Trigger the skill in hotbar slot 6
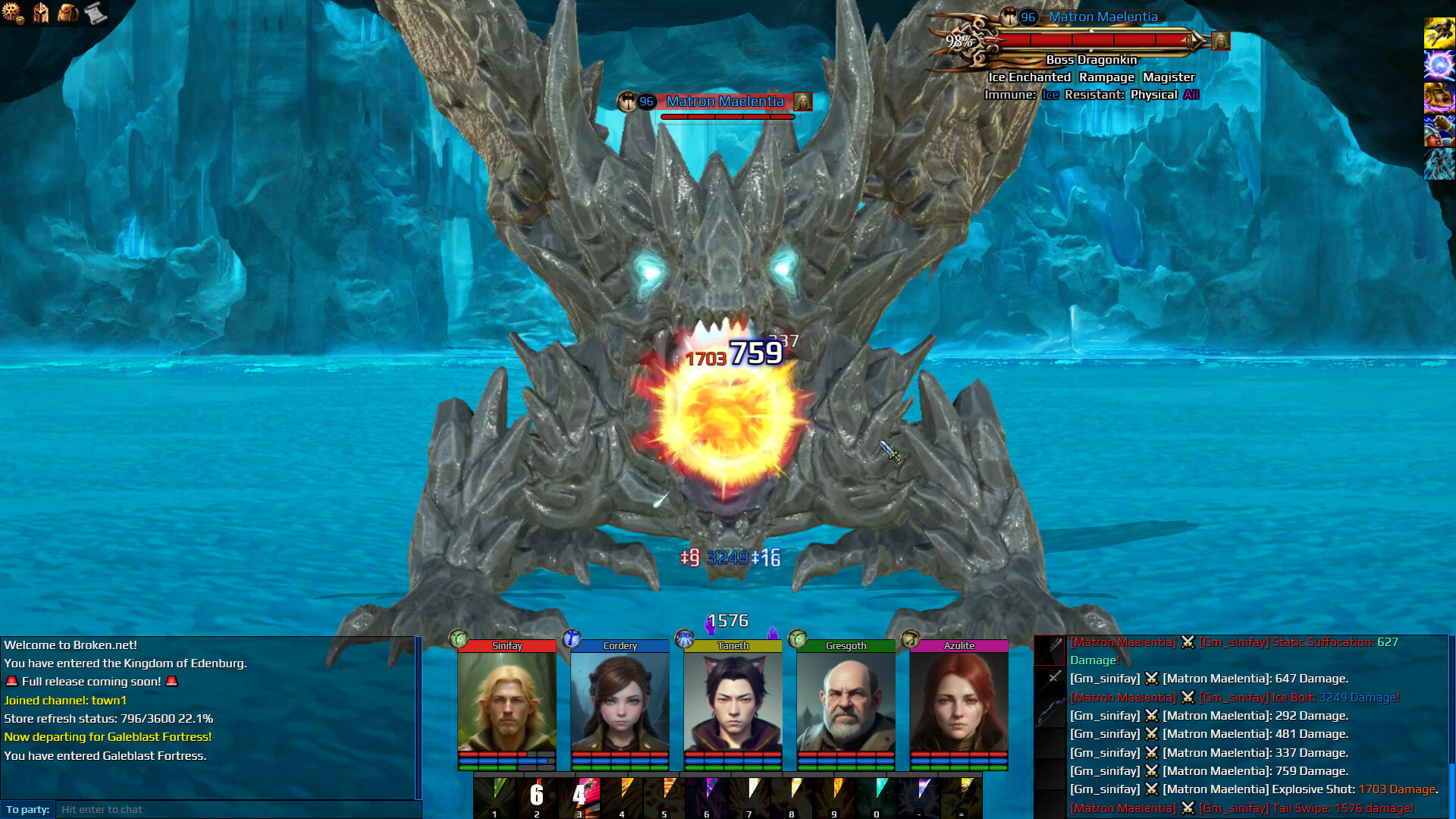The height and width of the screenshot is (819, 1456). (x=707, y=795)
